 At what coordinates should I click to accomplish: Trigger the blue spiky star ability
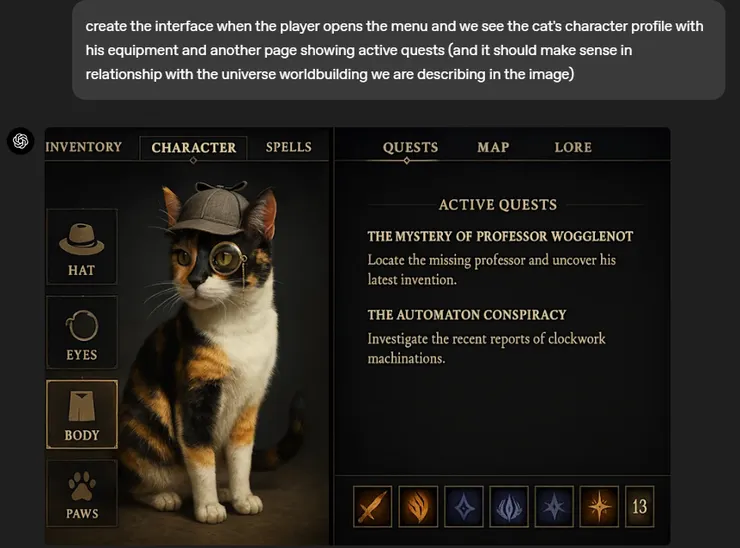[x=555, y=506]
